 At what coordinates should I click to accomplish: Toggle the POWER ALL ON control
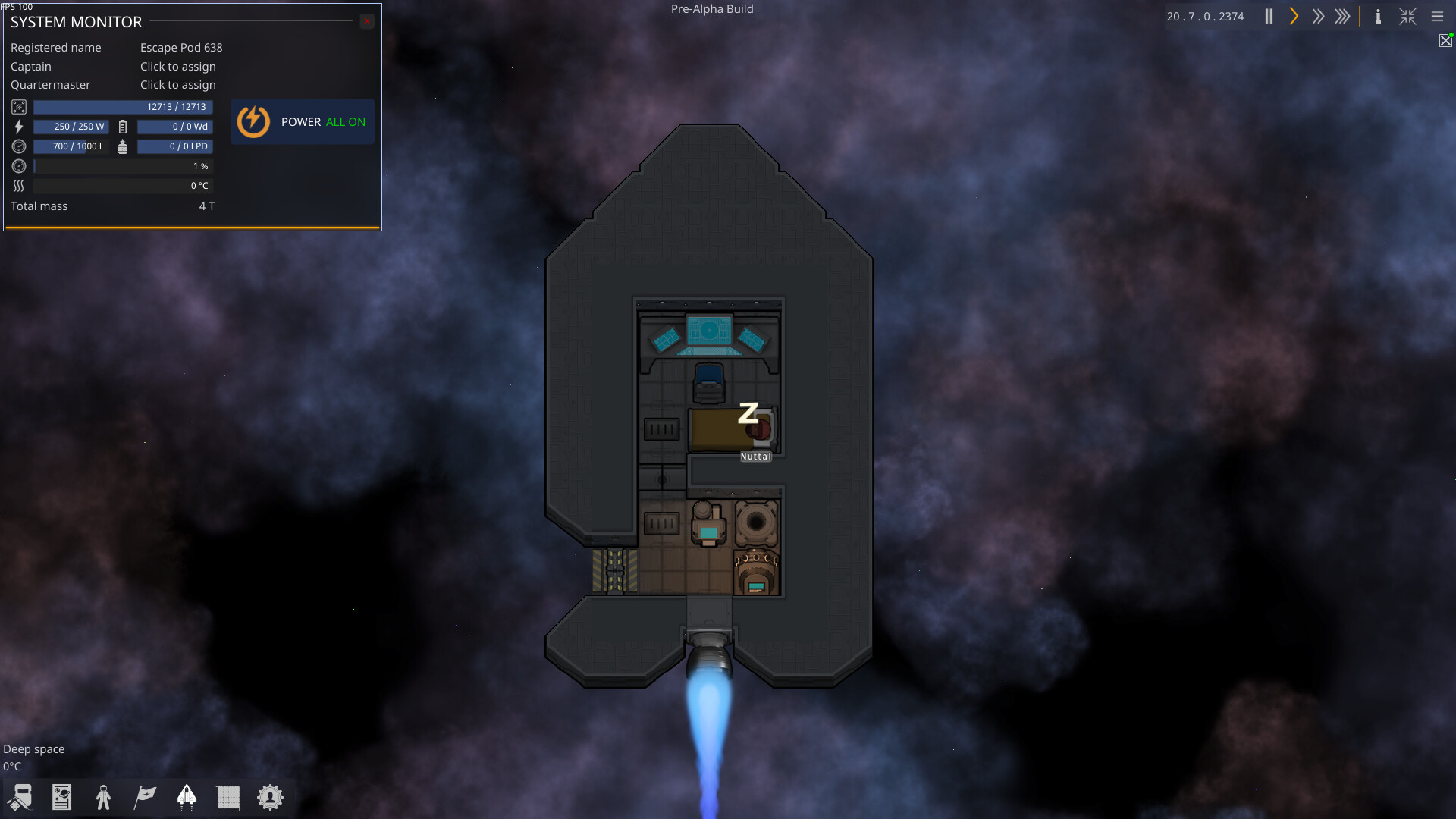(302, 121)
